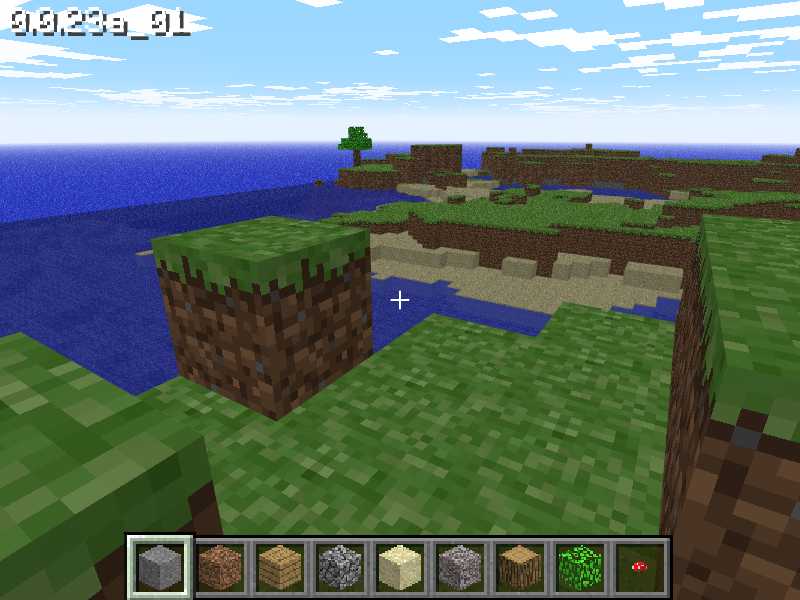Viewport: 800px width, 600px height.
Task: Pick the green leaves block slot
Action: [579, 567]
